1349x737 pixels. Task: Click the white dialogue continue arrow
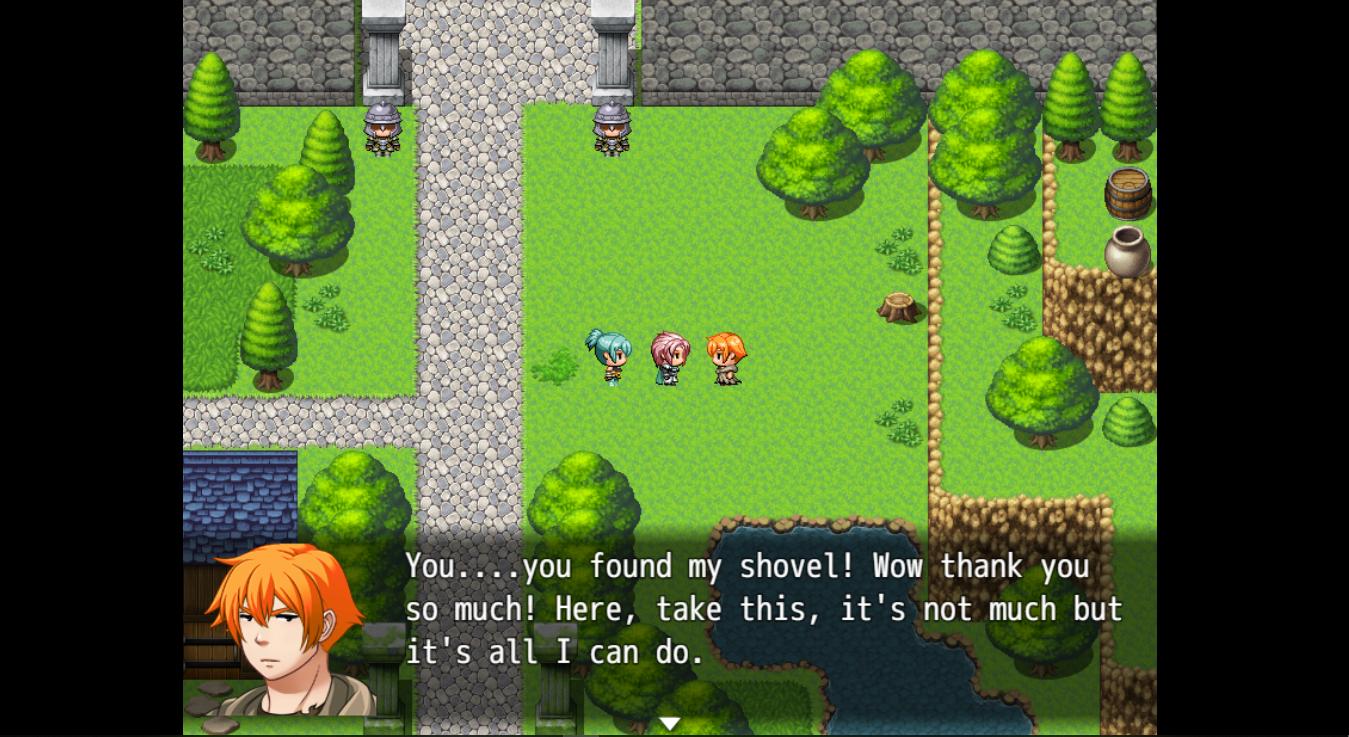(x=669, y=723)
